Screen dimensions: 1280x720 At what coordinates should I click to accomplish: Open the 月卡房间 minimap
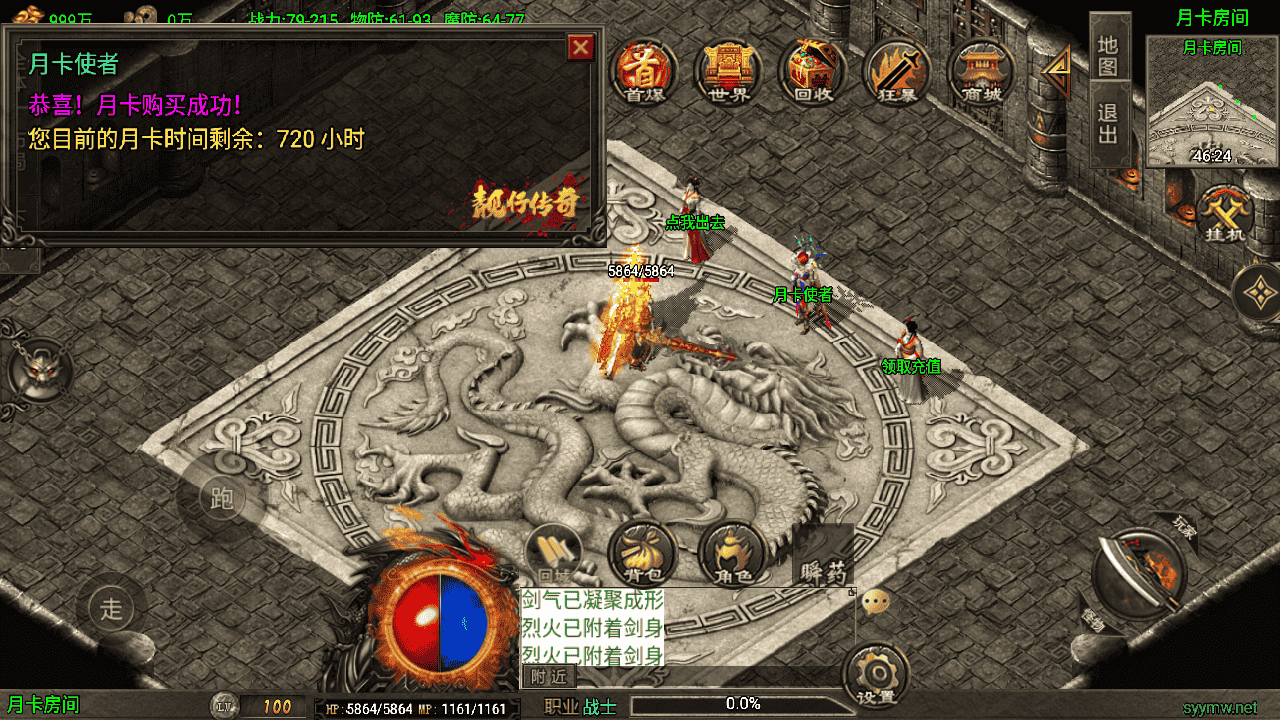pos(1212,102)
